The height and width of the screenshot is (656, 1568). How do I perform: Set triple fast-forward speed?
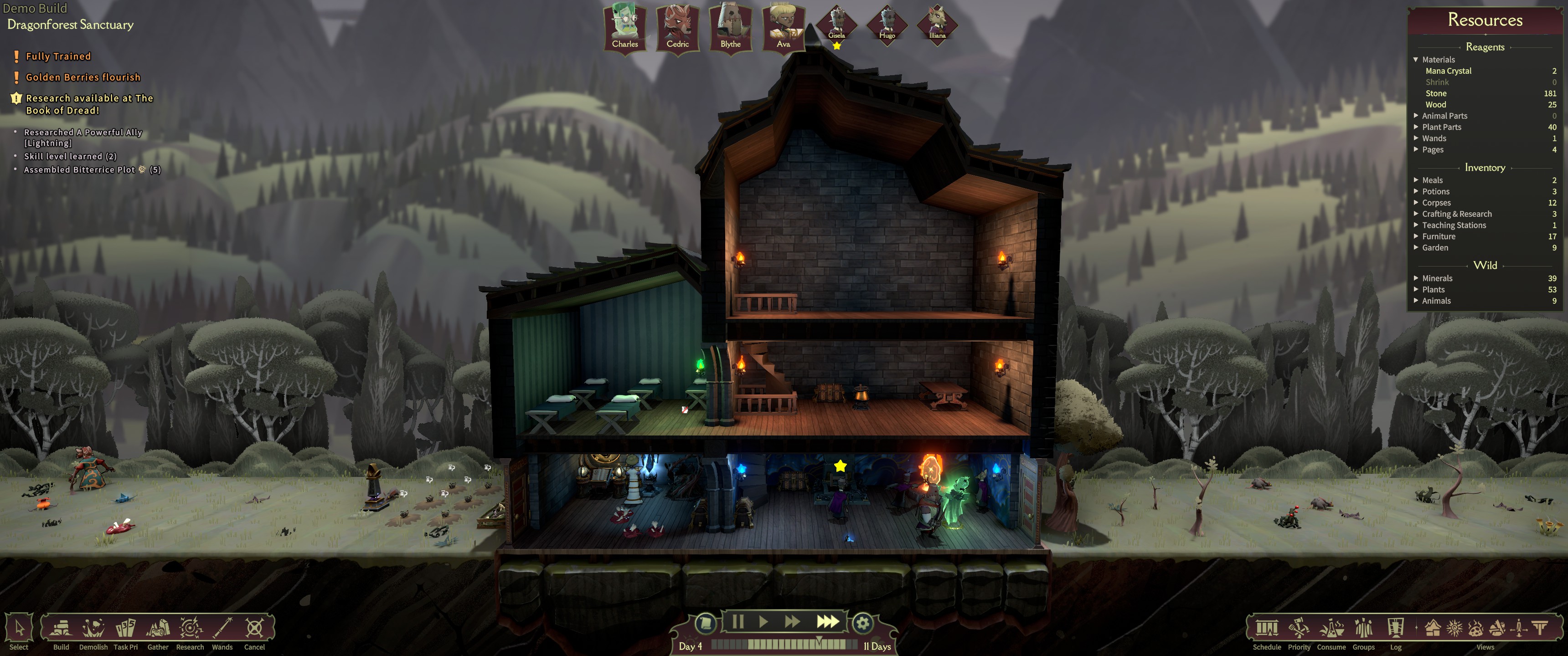[x=827, y=622]
